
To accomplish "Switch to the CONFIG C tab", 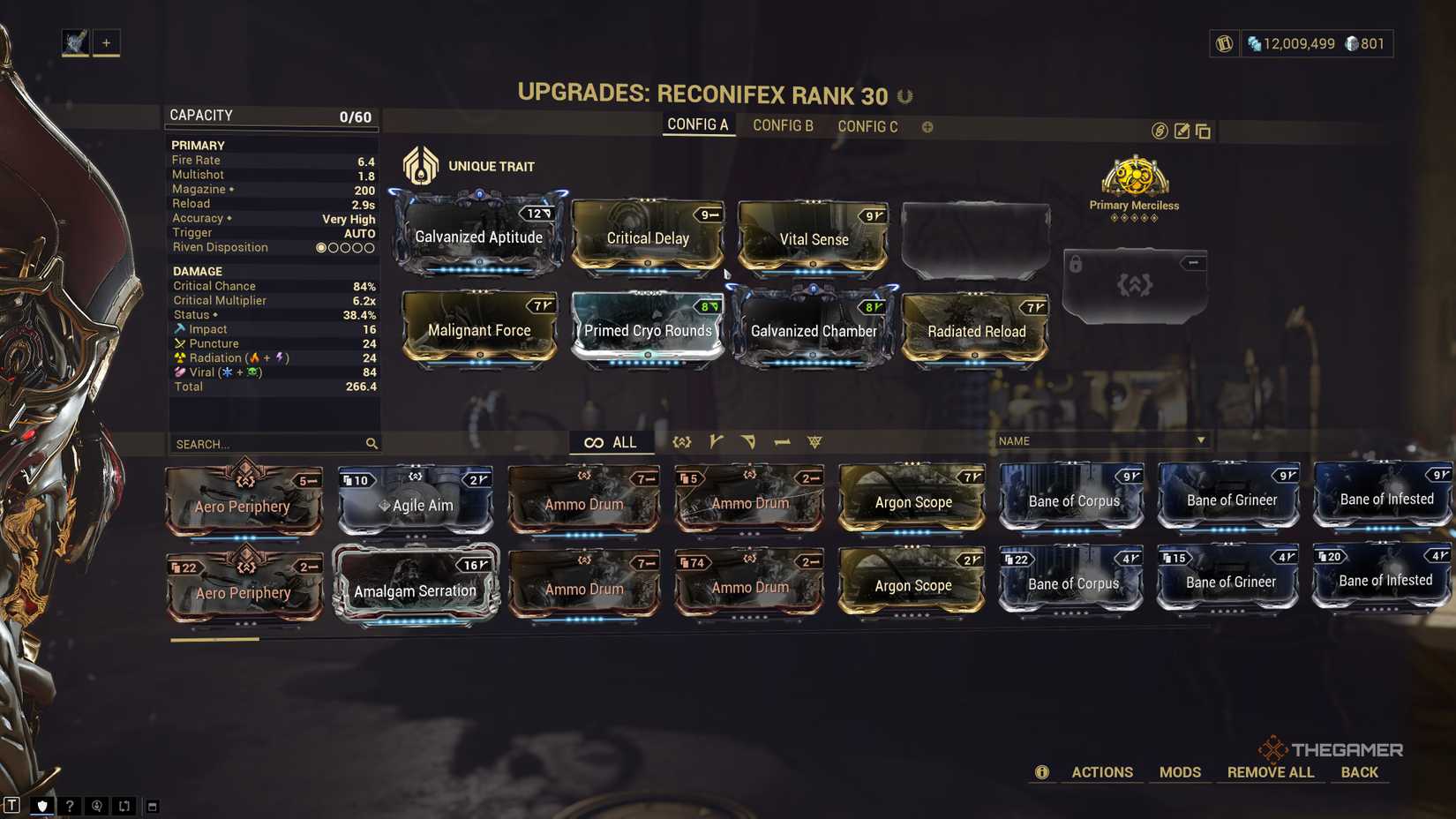I will [x=867, y=126].
